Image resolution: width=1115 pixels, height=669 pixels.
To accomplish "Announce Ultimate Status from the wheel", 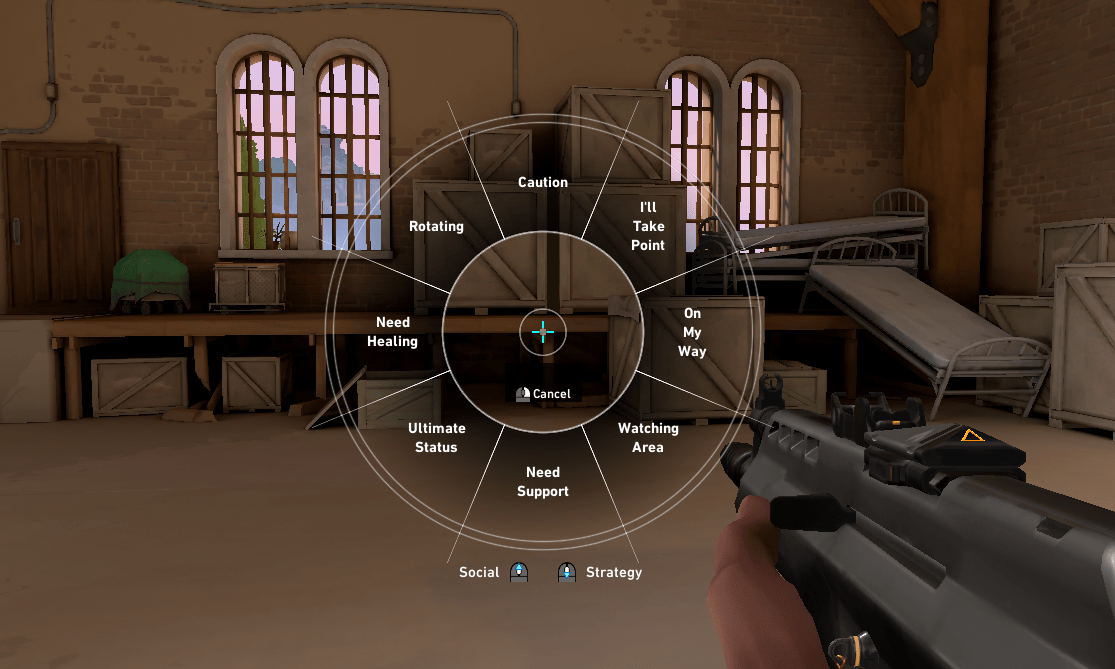I will 437,438.
